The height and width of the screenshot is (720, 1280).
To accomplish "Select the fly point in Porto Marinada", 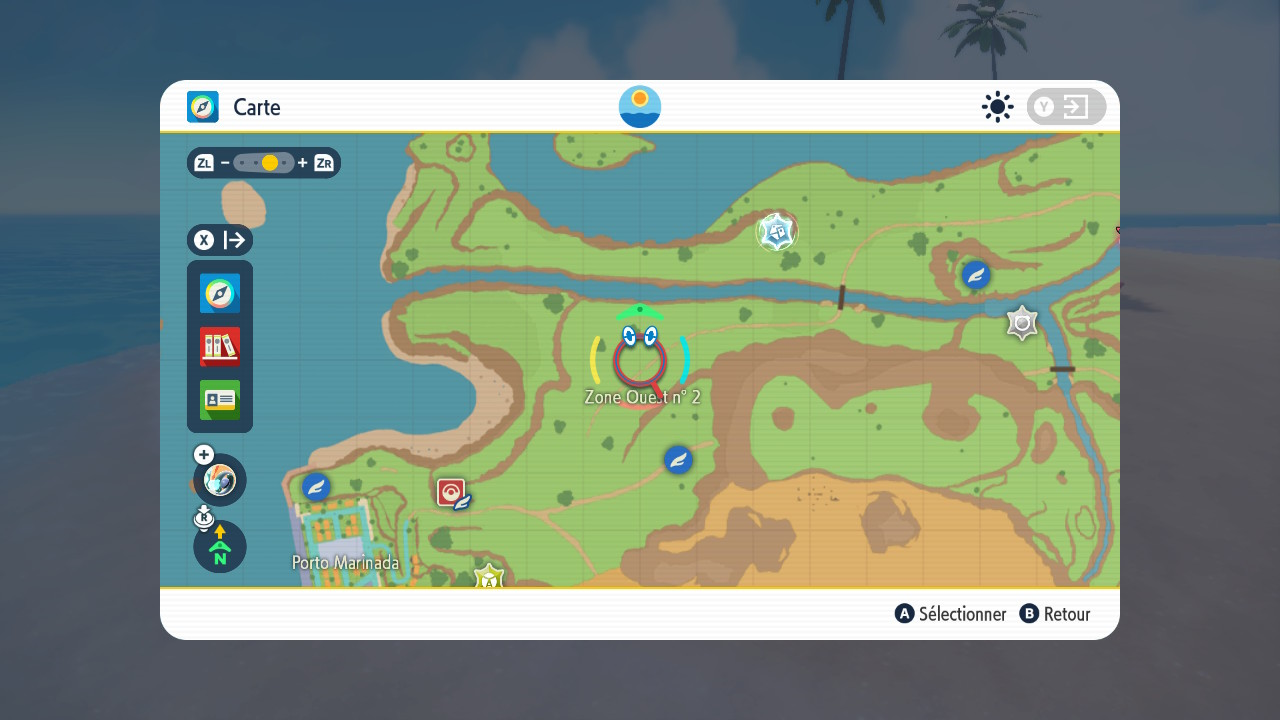I will coord(317,487).
